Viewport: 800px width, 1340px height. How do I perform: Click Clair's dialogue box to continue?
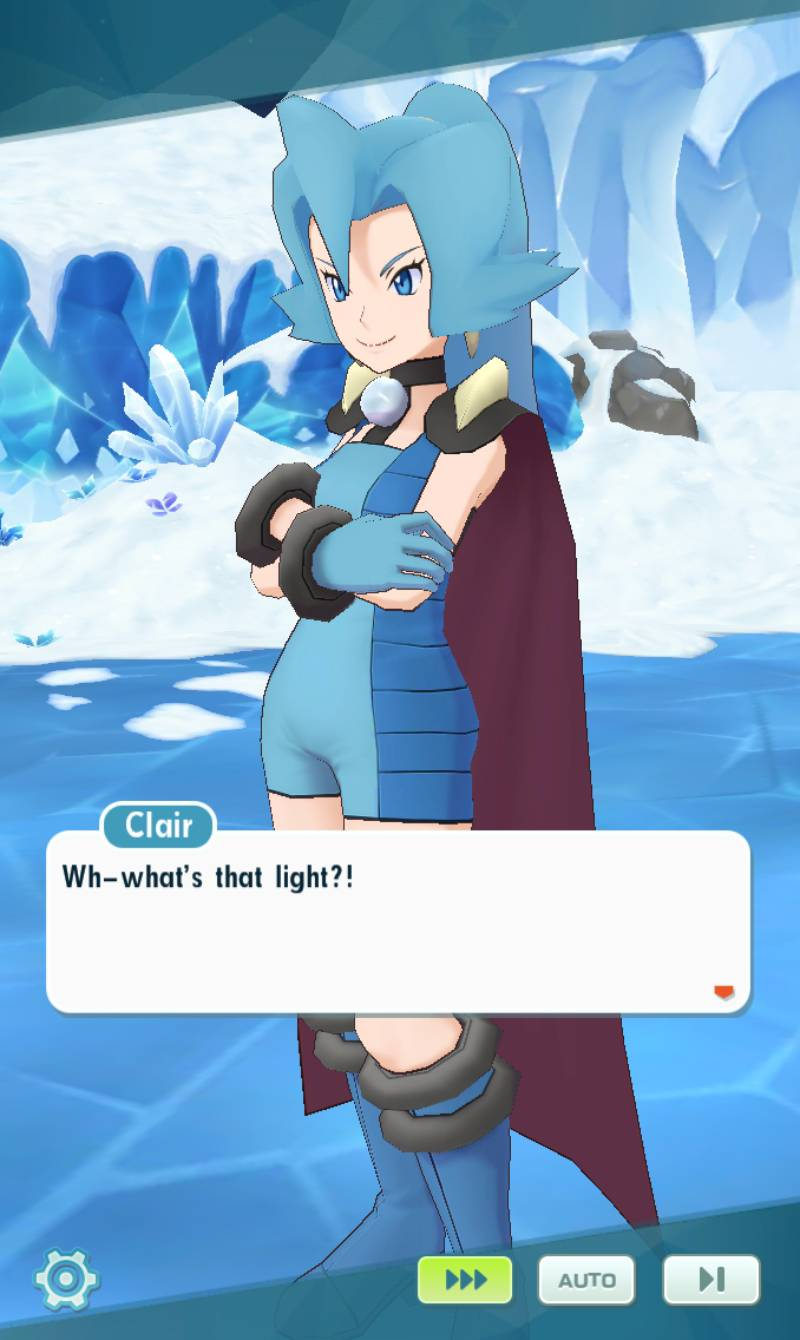click(x=398, y=922)
